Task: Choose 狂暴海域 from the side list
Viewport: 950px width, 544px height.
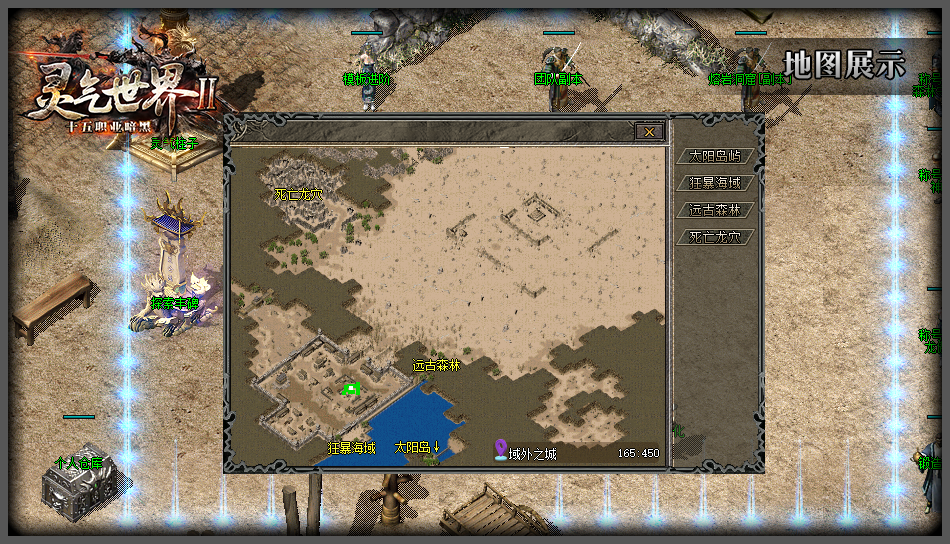Action: click(x=715, y=183)
